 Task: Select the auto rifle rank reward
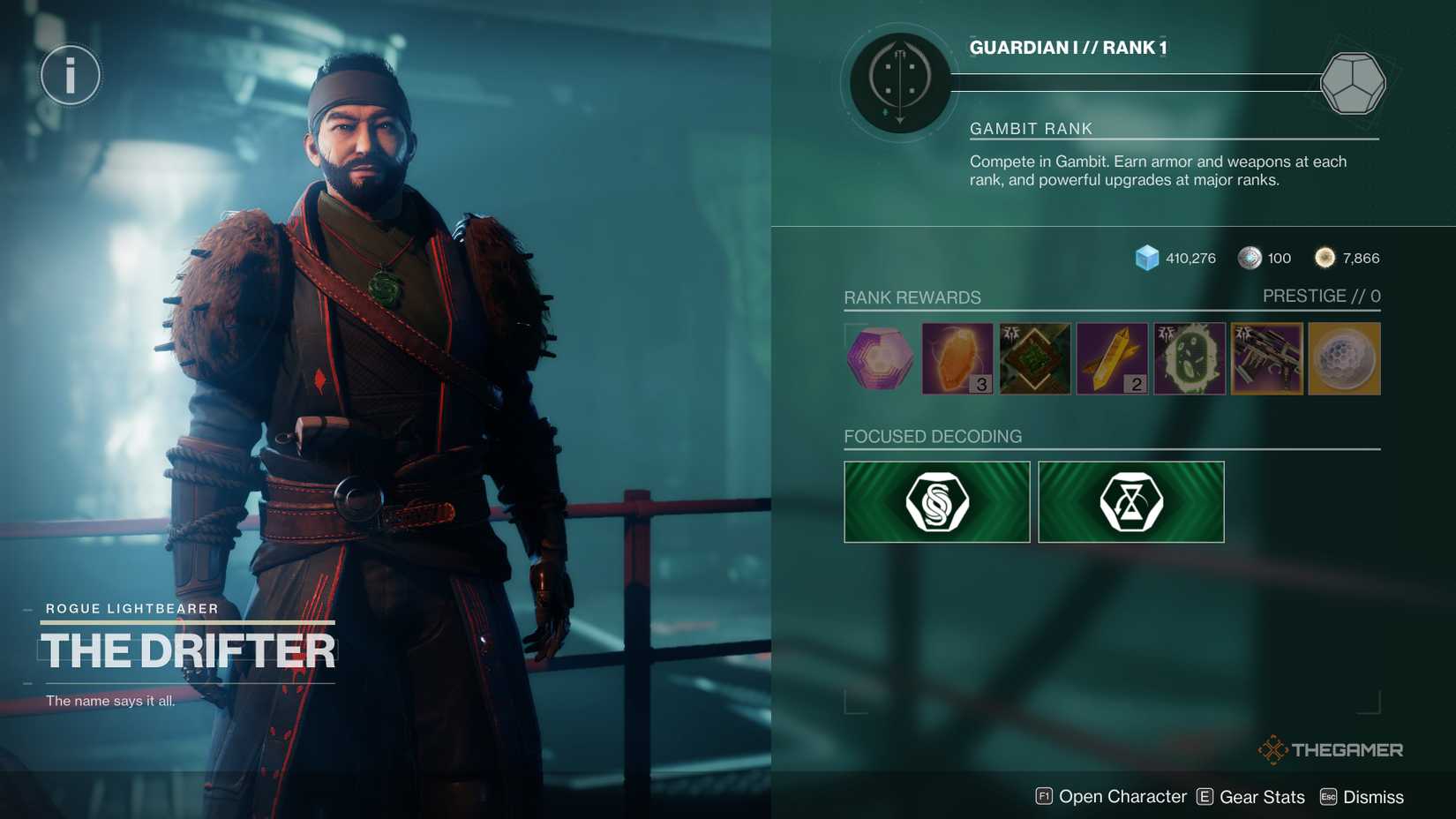[1266, 357]
